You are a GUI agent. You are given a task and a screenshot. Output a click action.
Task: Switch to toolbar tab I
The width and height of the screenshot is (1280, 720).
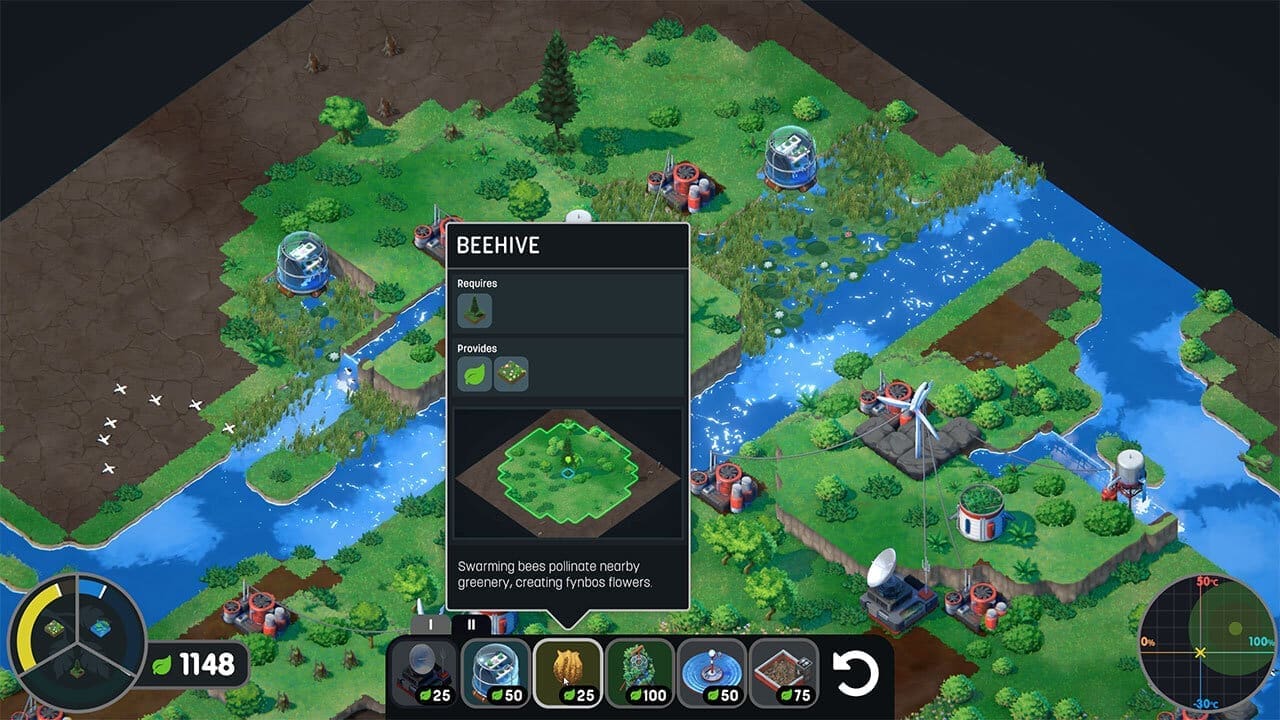click(x=428, y=626)
